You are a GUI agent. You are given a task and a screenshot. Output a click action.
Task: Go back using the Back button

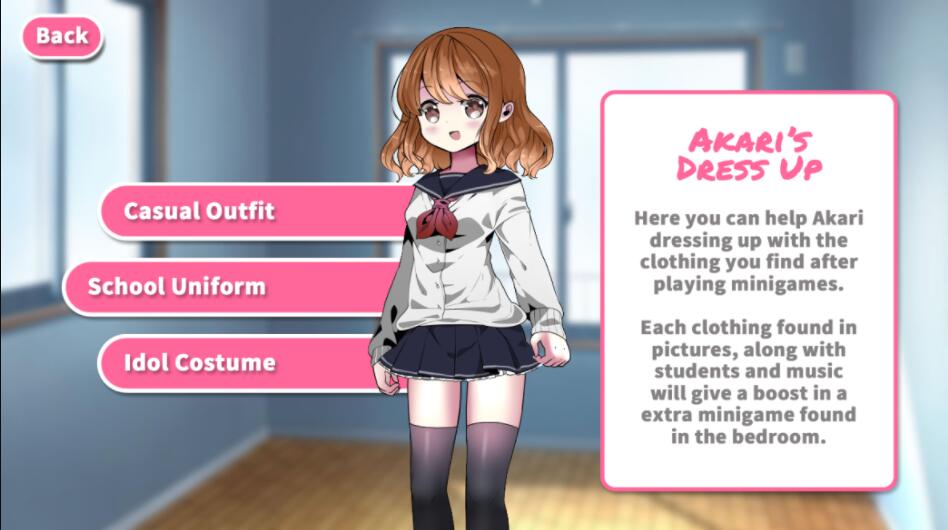click(x=62, y=37)
